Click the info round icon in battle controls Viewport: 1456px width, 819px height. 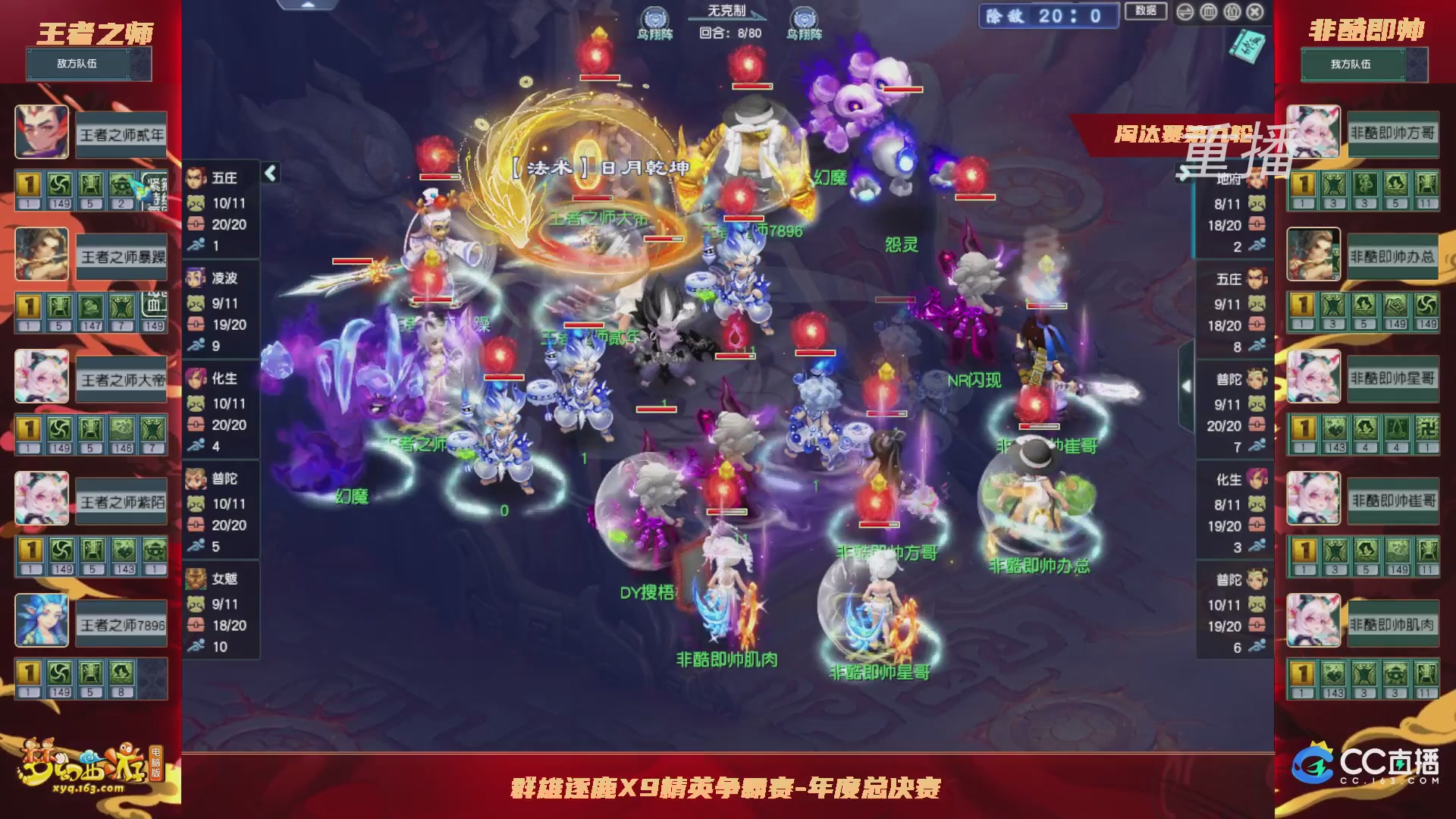coord(1232,12)
